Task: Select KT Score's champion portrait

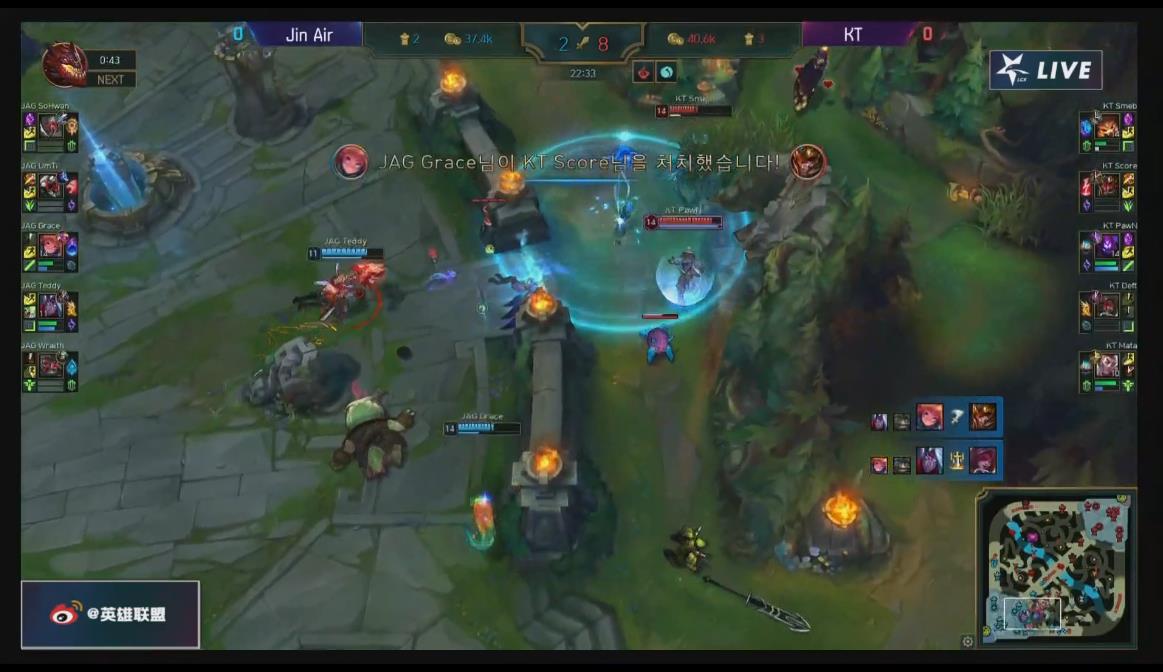Action: pyautogui.click(x=1107, y=186)
